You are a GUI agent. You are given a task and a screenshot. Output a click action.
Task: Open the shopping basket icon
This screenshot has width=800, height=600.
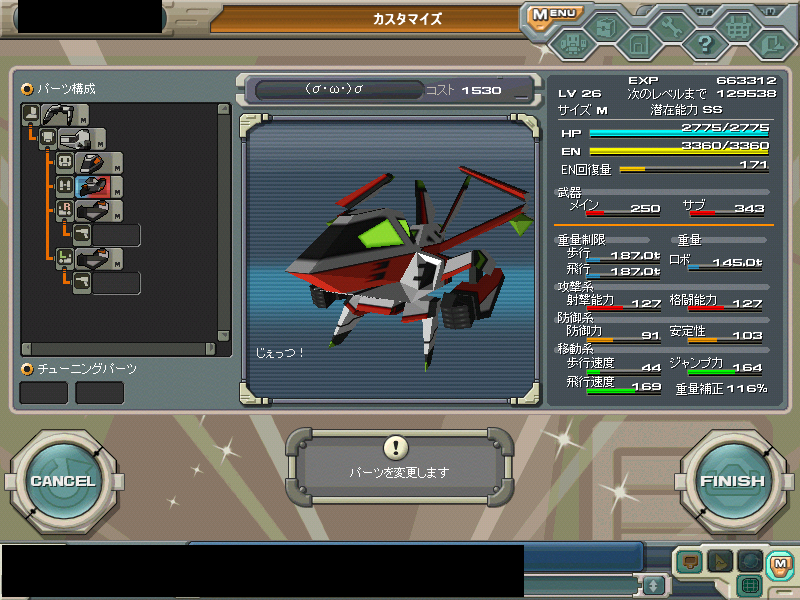738,27
